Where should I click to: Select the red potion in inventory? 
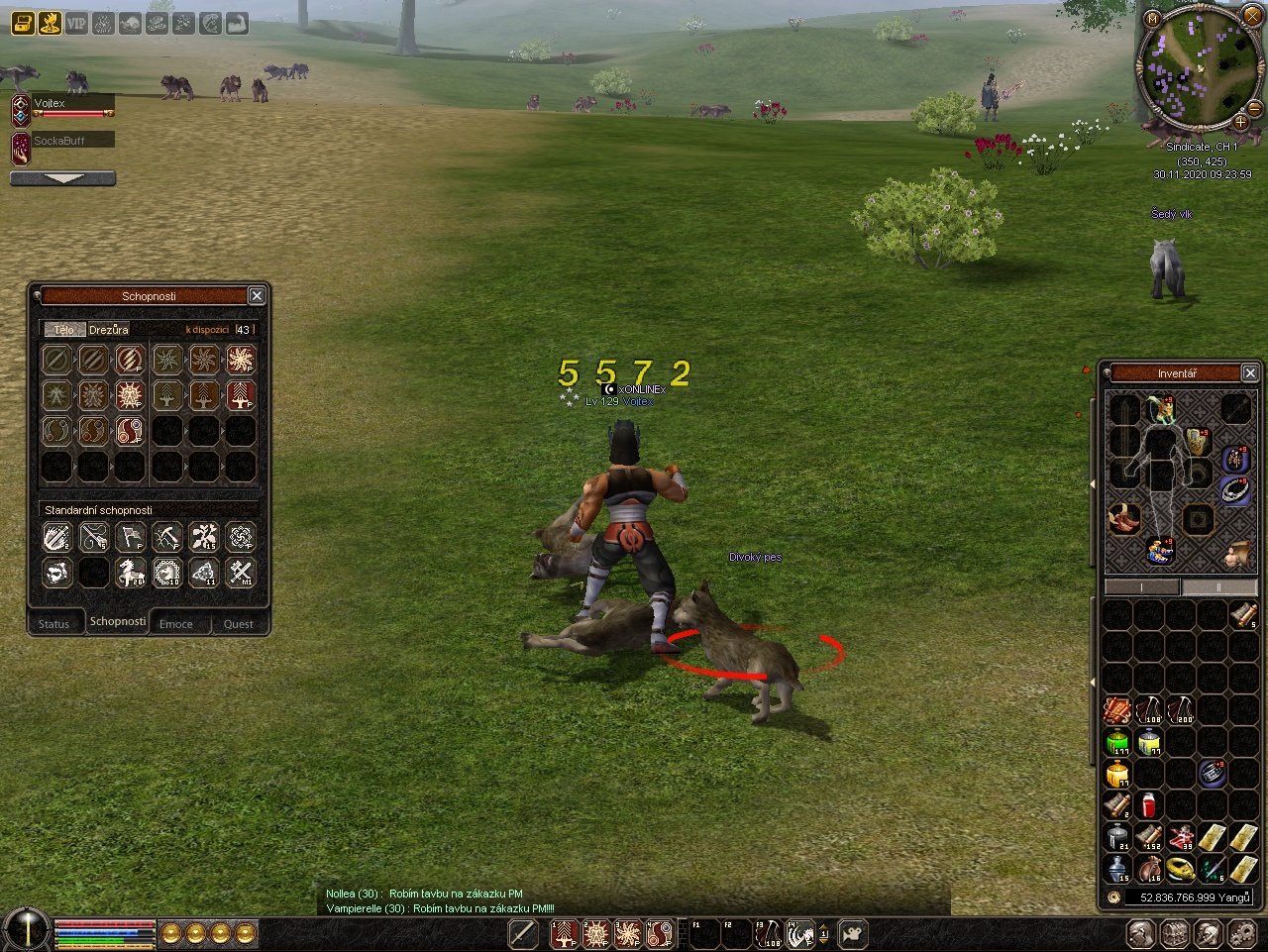1149,804
